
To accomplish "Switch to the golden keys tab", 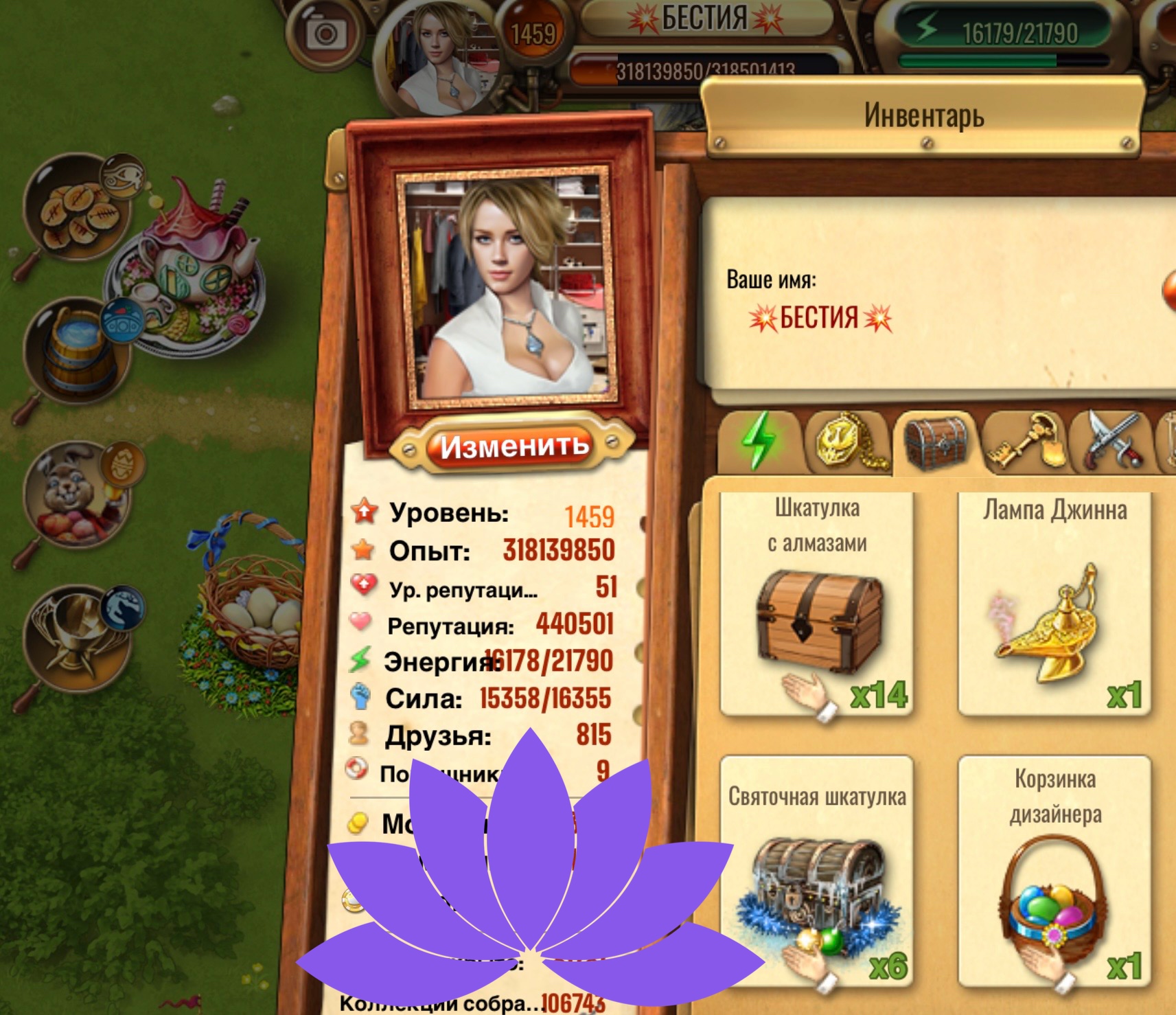I will (x=1025, y=443).
